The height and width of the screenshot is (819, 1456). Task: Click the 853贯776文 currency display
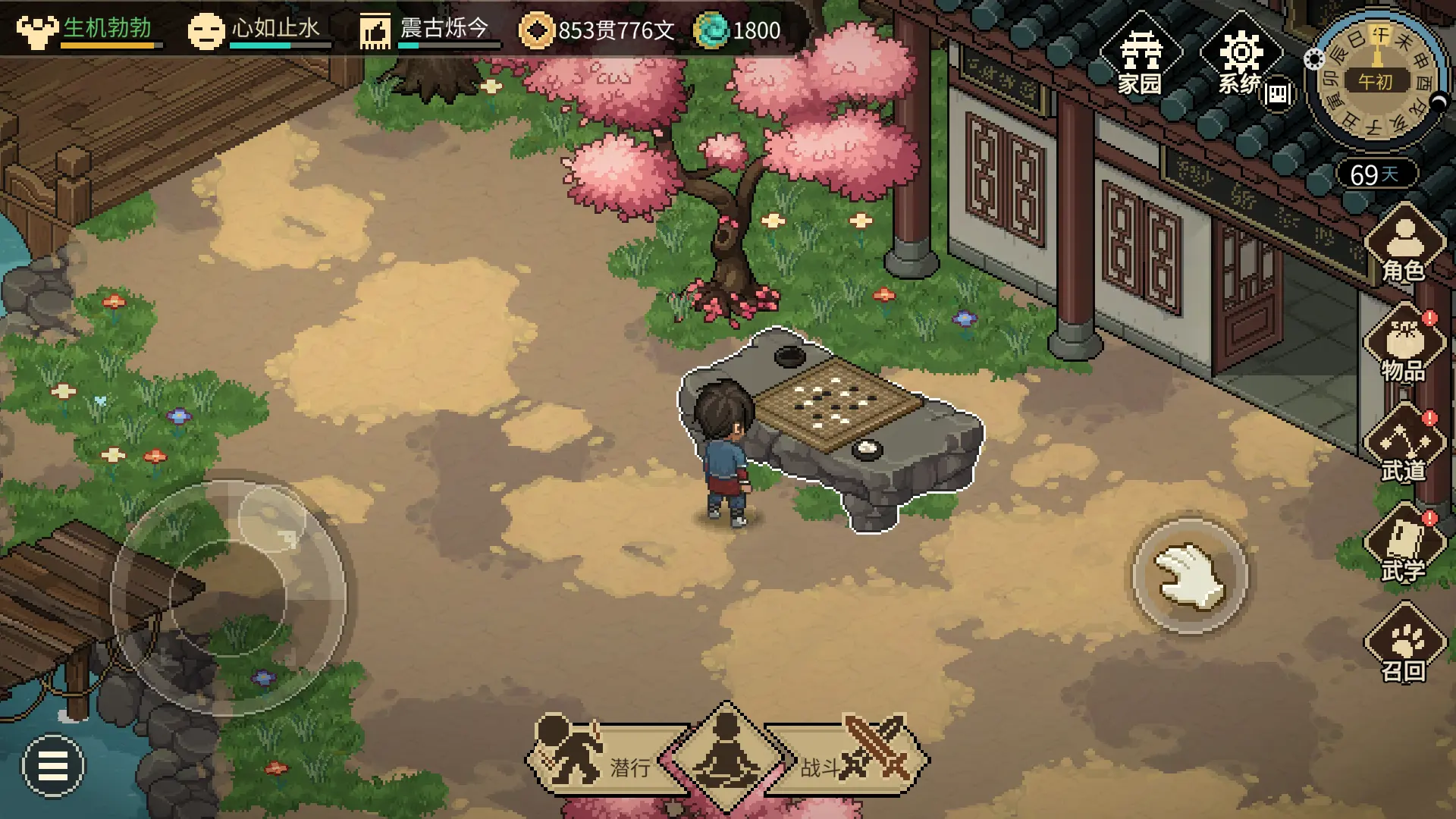(607, 29)
